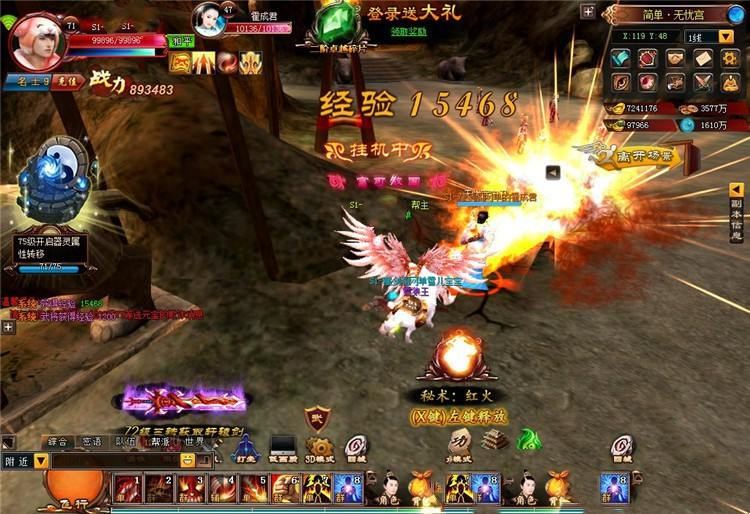Select the player's pink-hooded portrait
The height and width of the screenshot is (514, 750).
37,38
